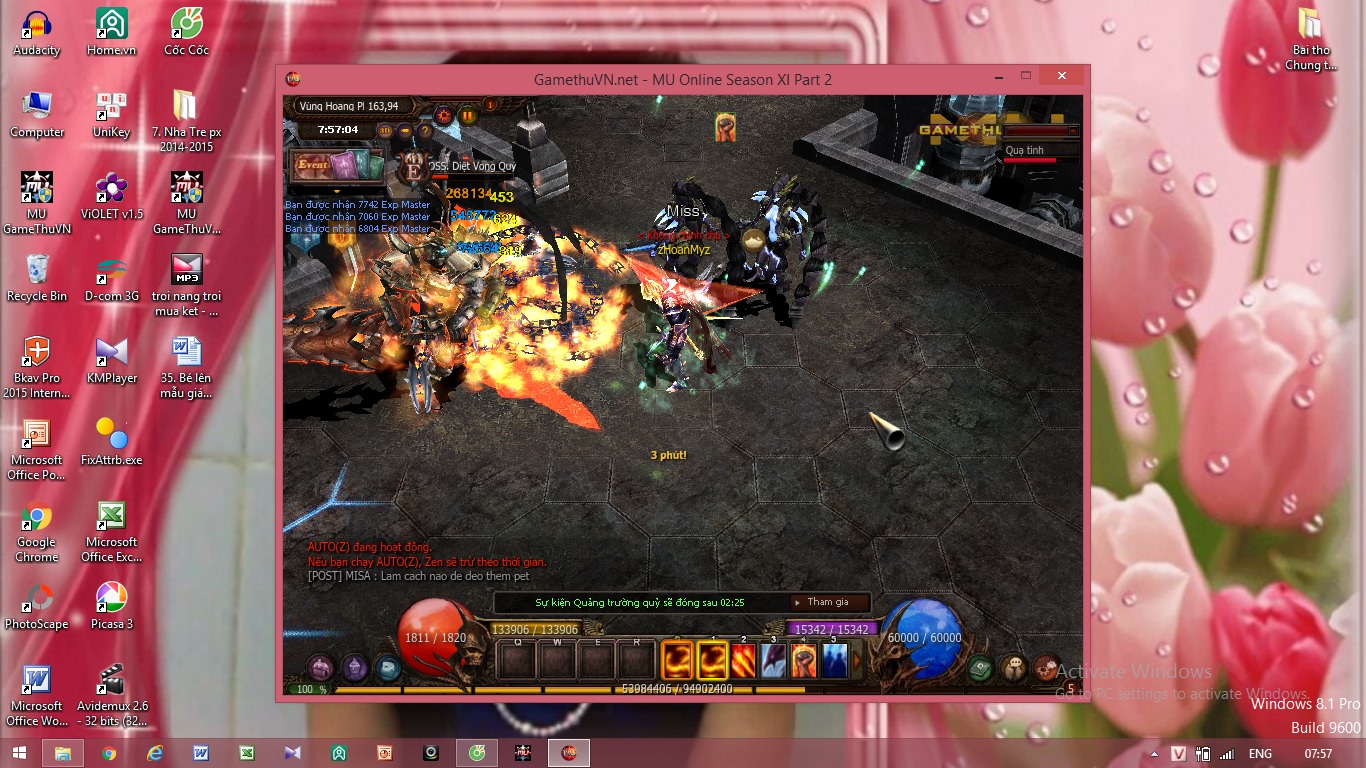Expand the skill list arrow right of hotbar
The height and width of the screenshot is (768, 1366).
(x=856, y=660)
